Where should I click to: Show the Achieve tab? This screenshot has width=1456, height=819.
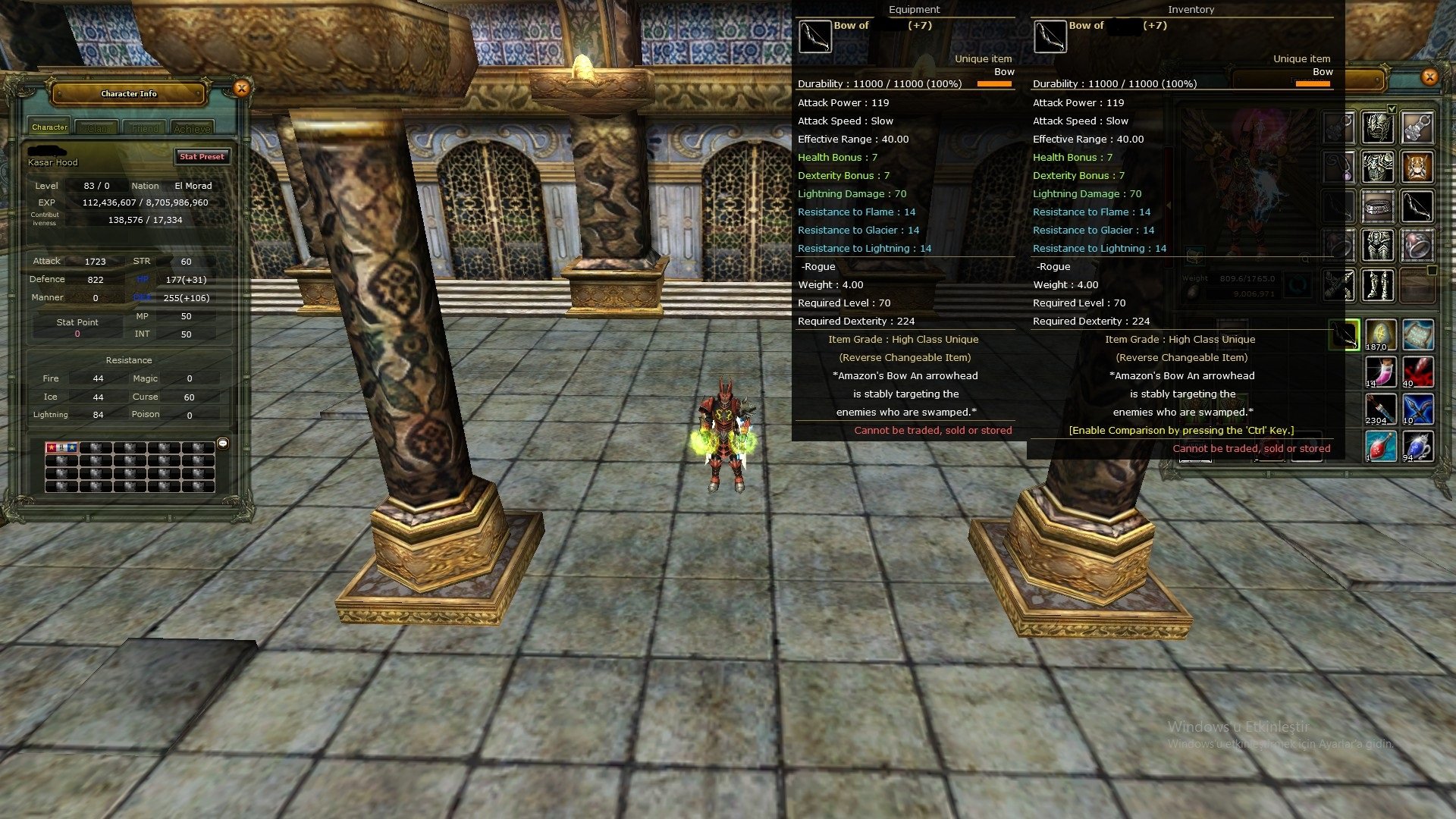[192, 128]
